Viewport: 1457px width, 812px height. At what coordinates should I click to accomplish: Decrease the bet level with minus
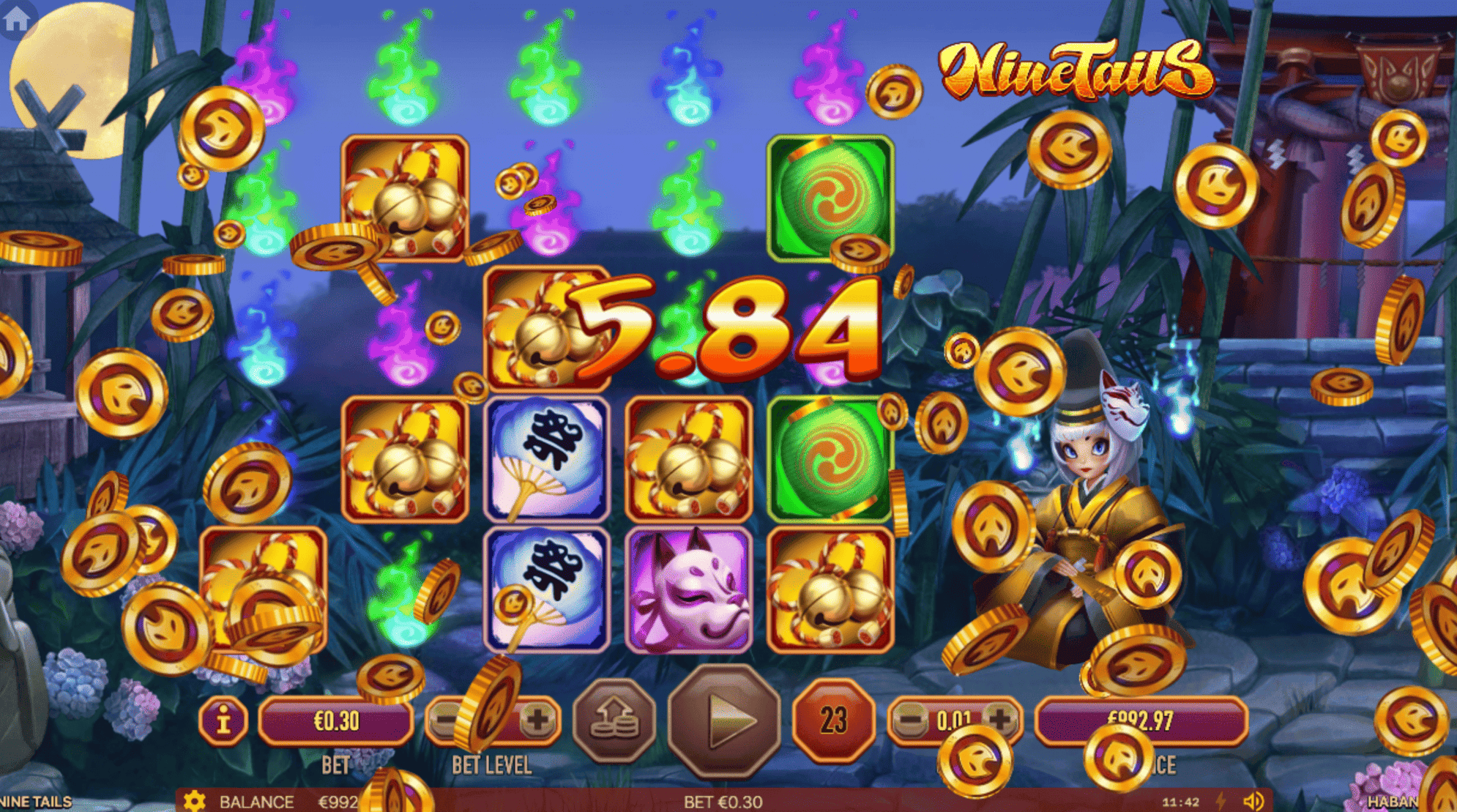point(444,720)
